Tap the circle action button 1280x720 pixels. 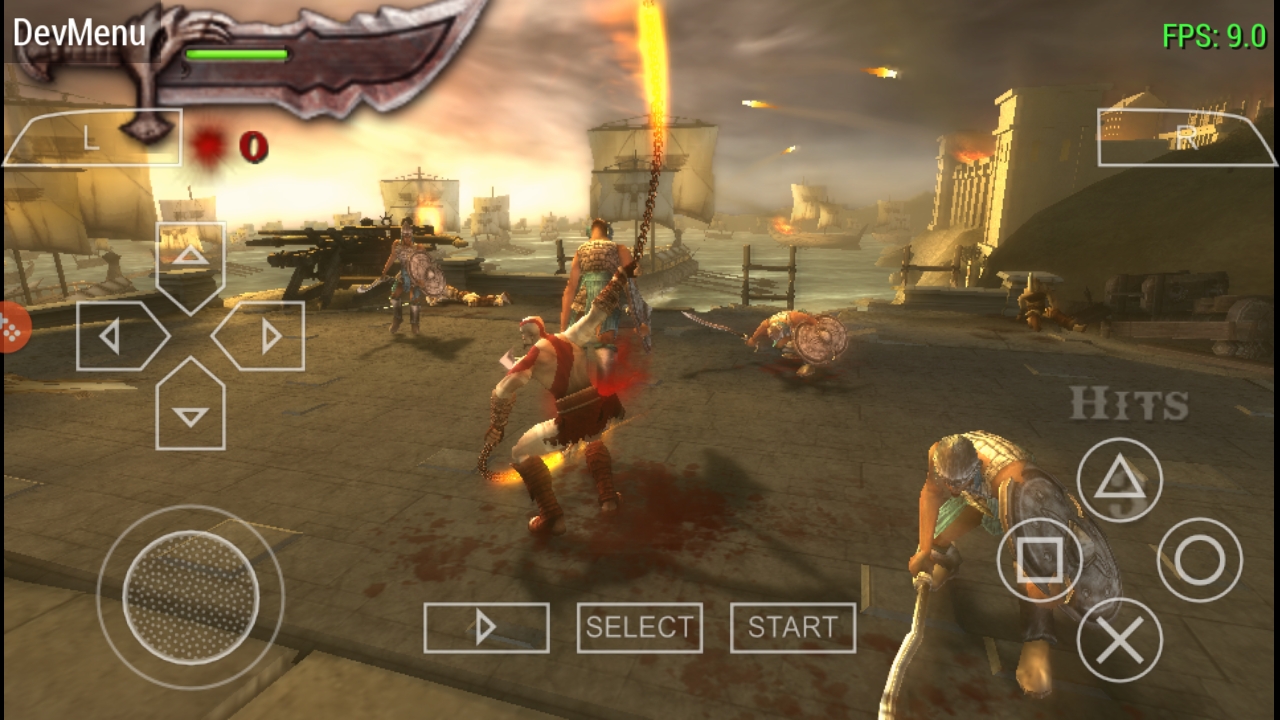tap(1200, 560)
